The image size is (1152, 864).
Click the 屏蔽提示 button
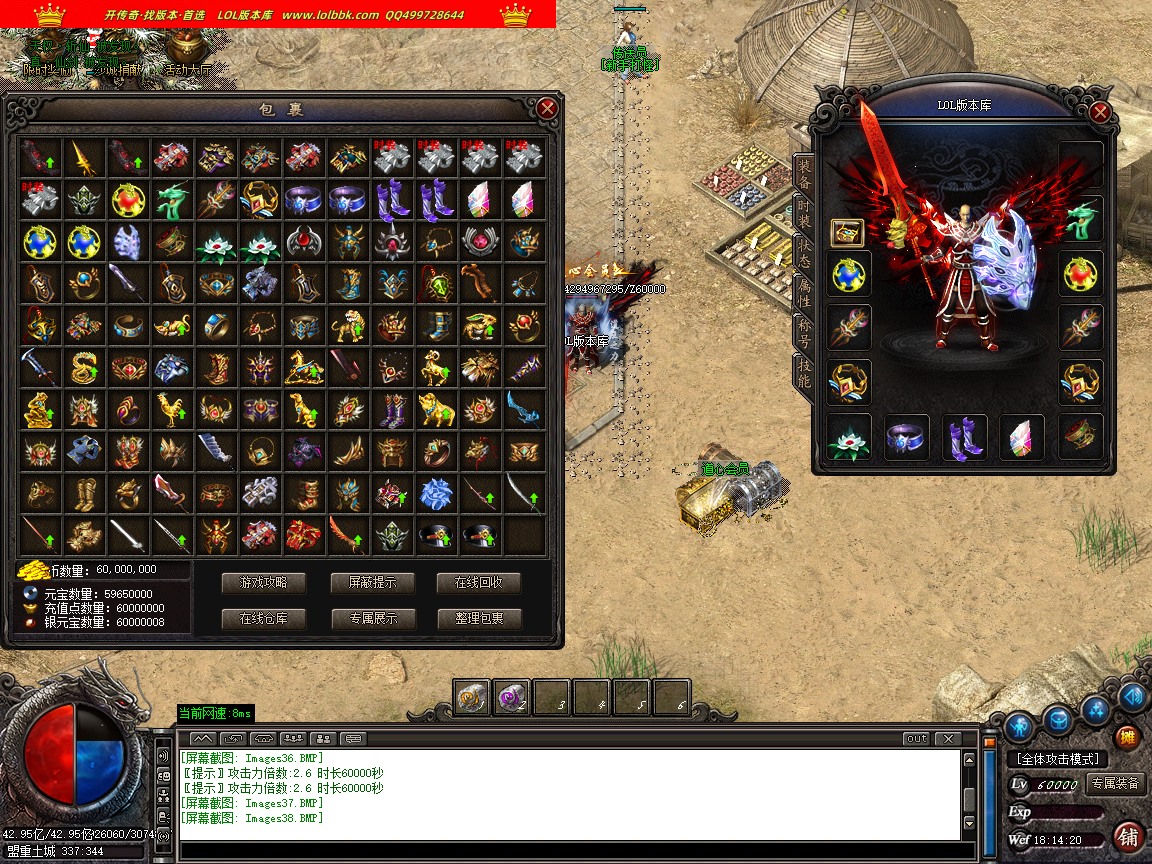tap(372, 583)
